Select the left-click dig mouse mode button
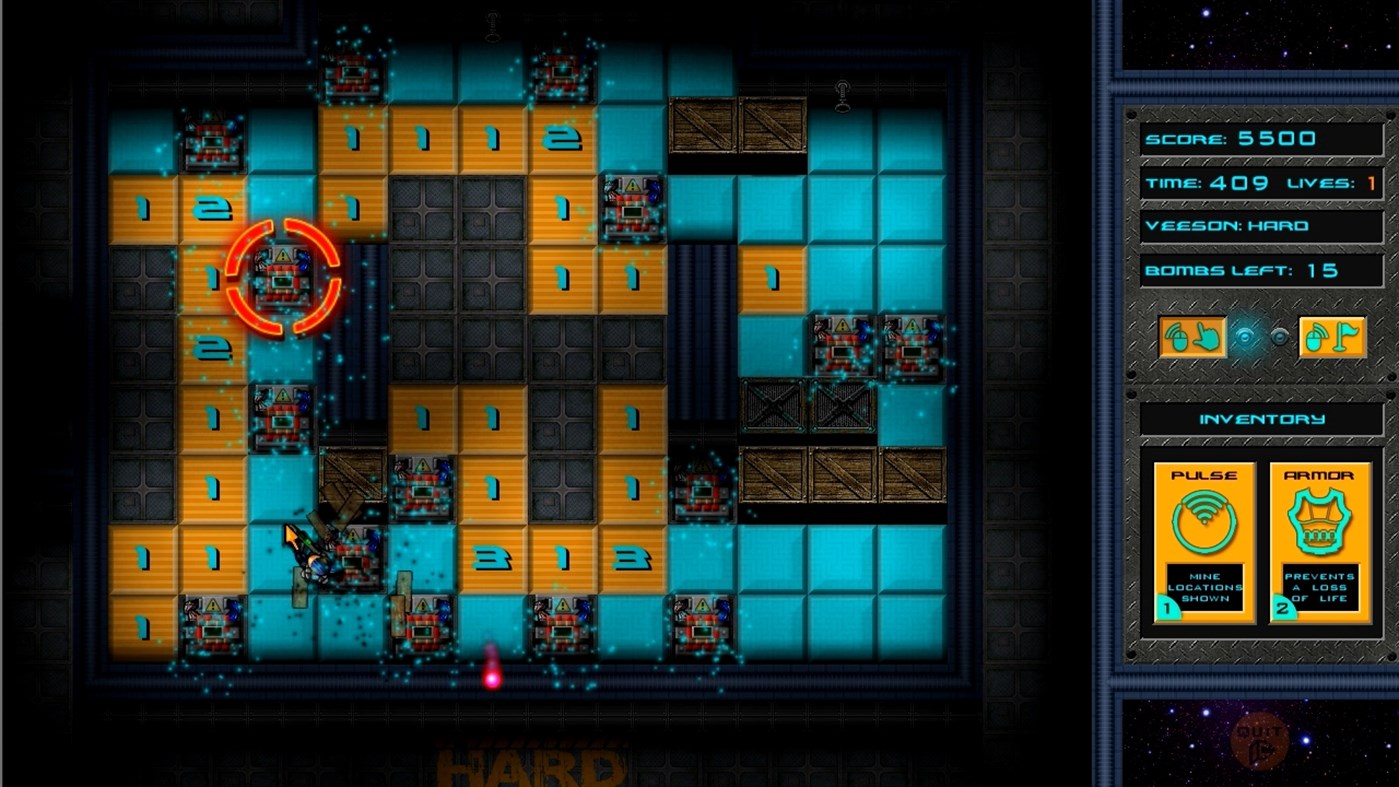 (1194, 338)
